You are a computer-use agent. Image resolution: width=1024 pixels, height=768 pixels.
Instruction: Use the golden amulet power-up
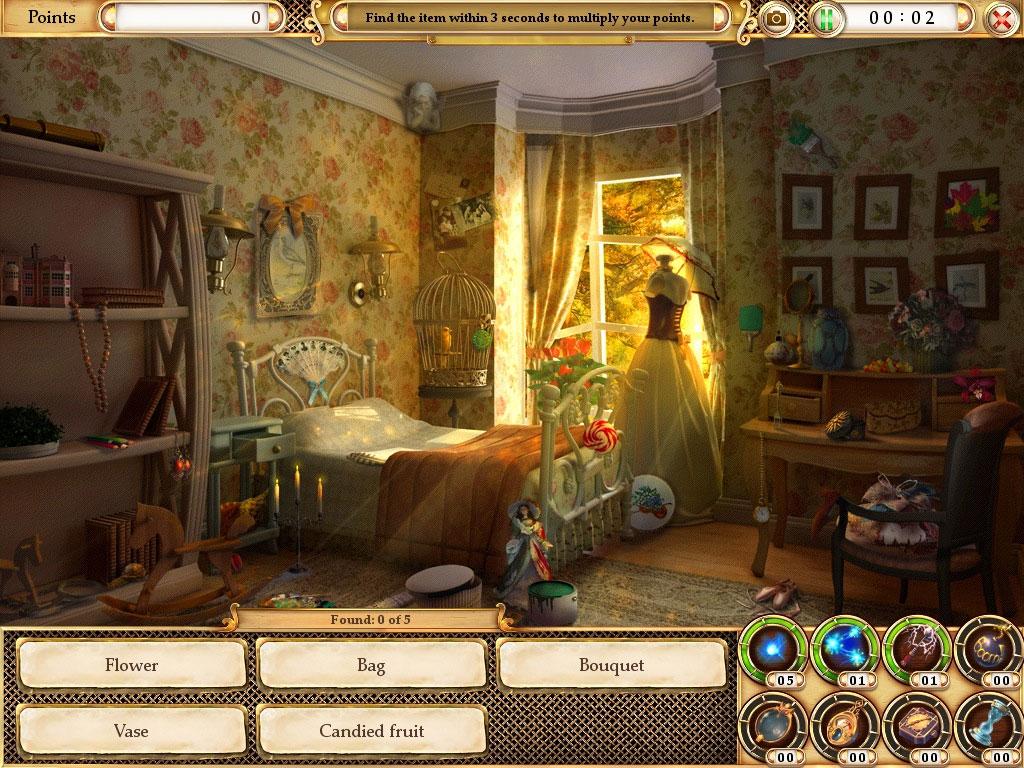843,723
